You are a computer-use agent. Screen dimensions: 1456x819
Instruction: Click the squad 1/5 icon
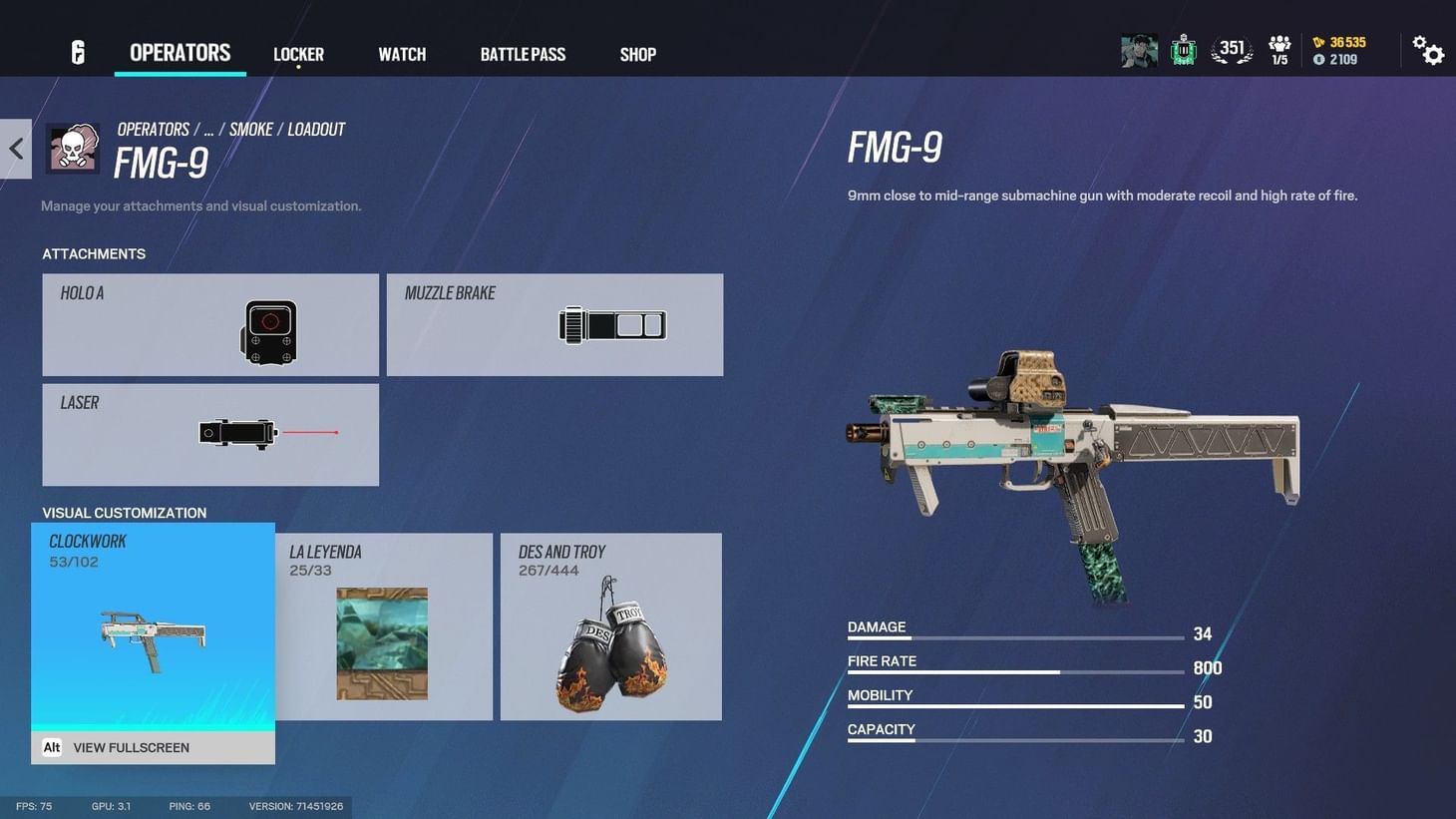coord(1279,48)
